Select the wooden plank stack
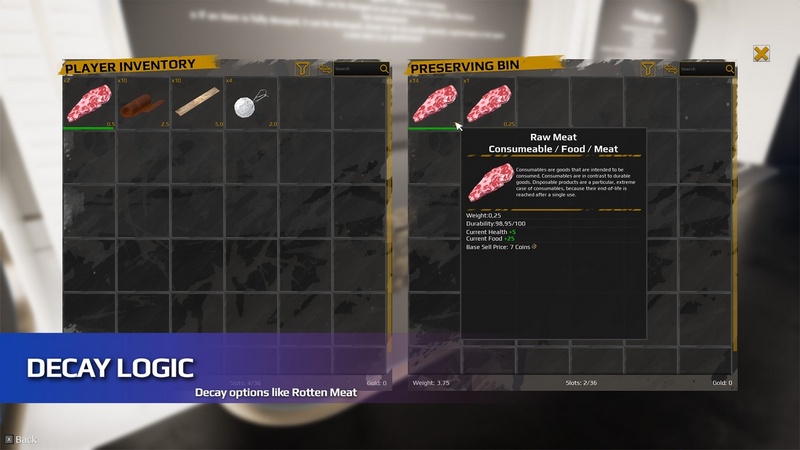The image size is (800, 450). (197, 103)
